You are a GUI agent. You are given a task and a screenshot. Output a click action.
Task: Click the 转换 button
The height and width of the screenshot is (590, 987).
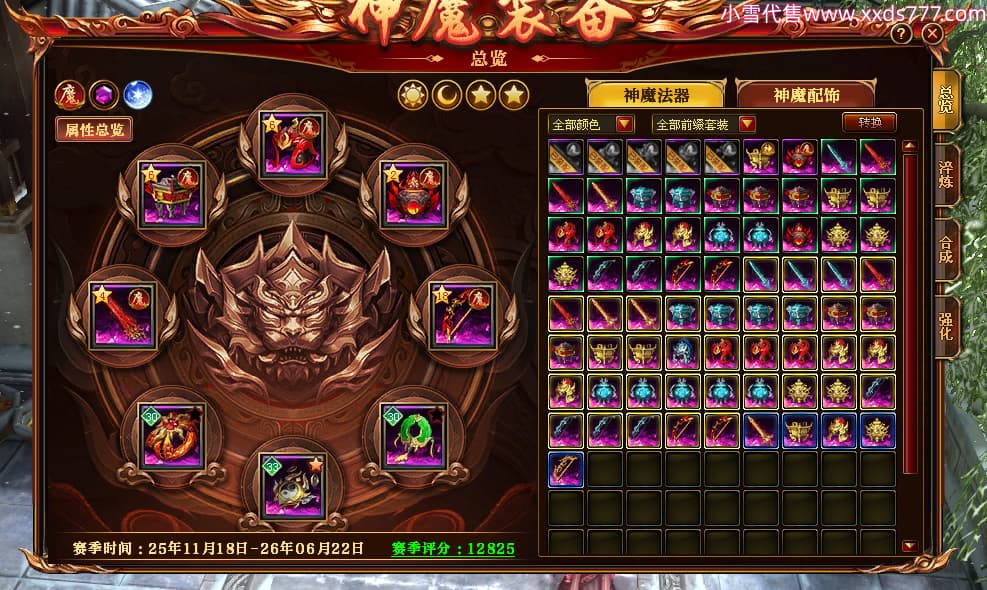[x=869, y=123]
